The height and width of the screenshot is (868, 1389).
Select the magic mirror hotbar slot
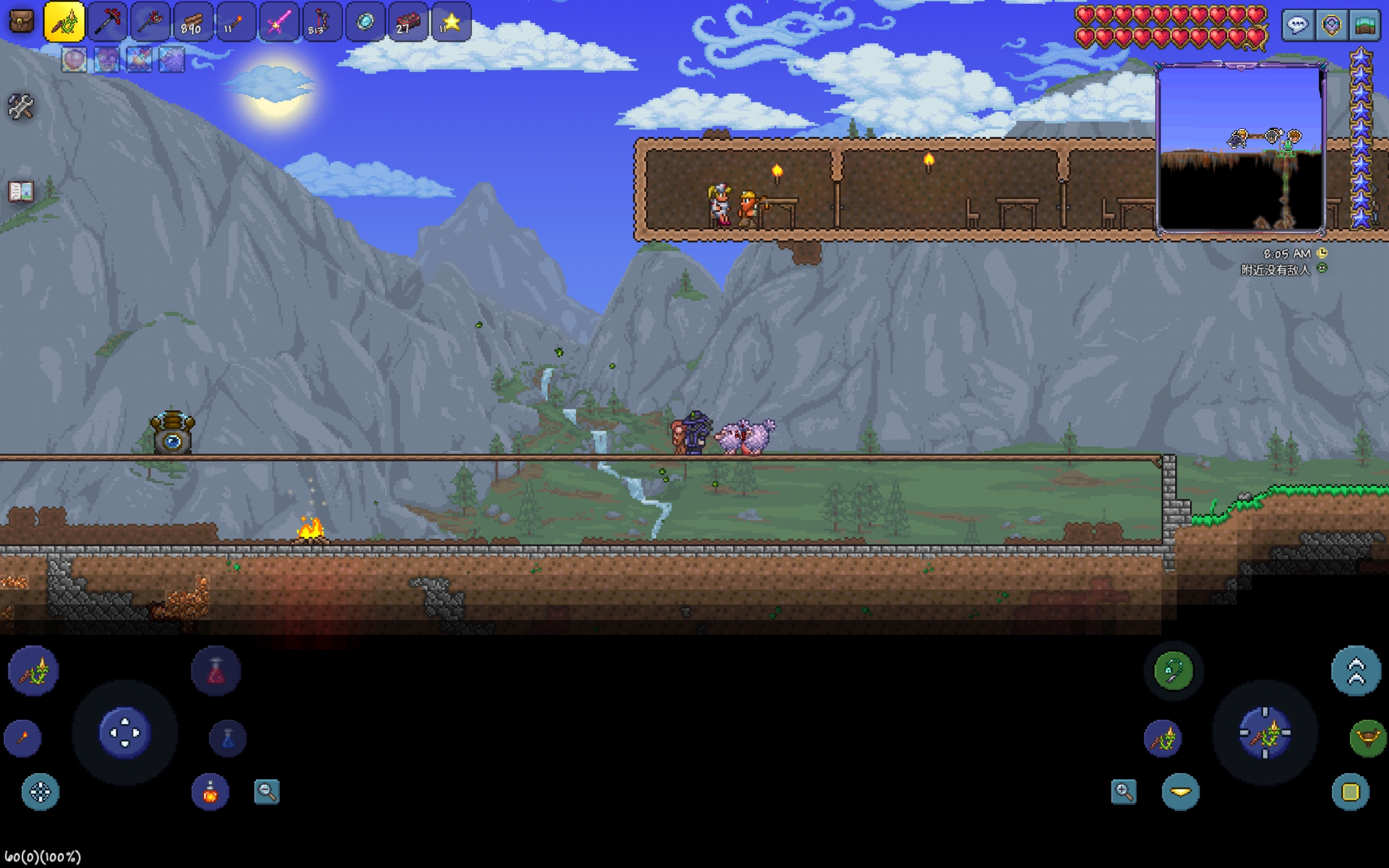point(365,22)
